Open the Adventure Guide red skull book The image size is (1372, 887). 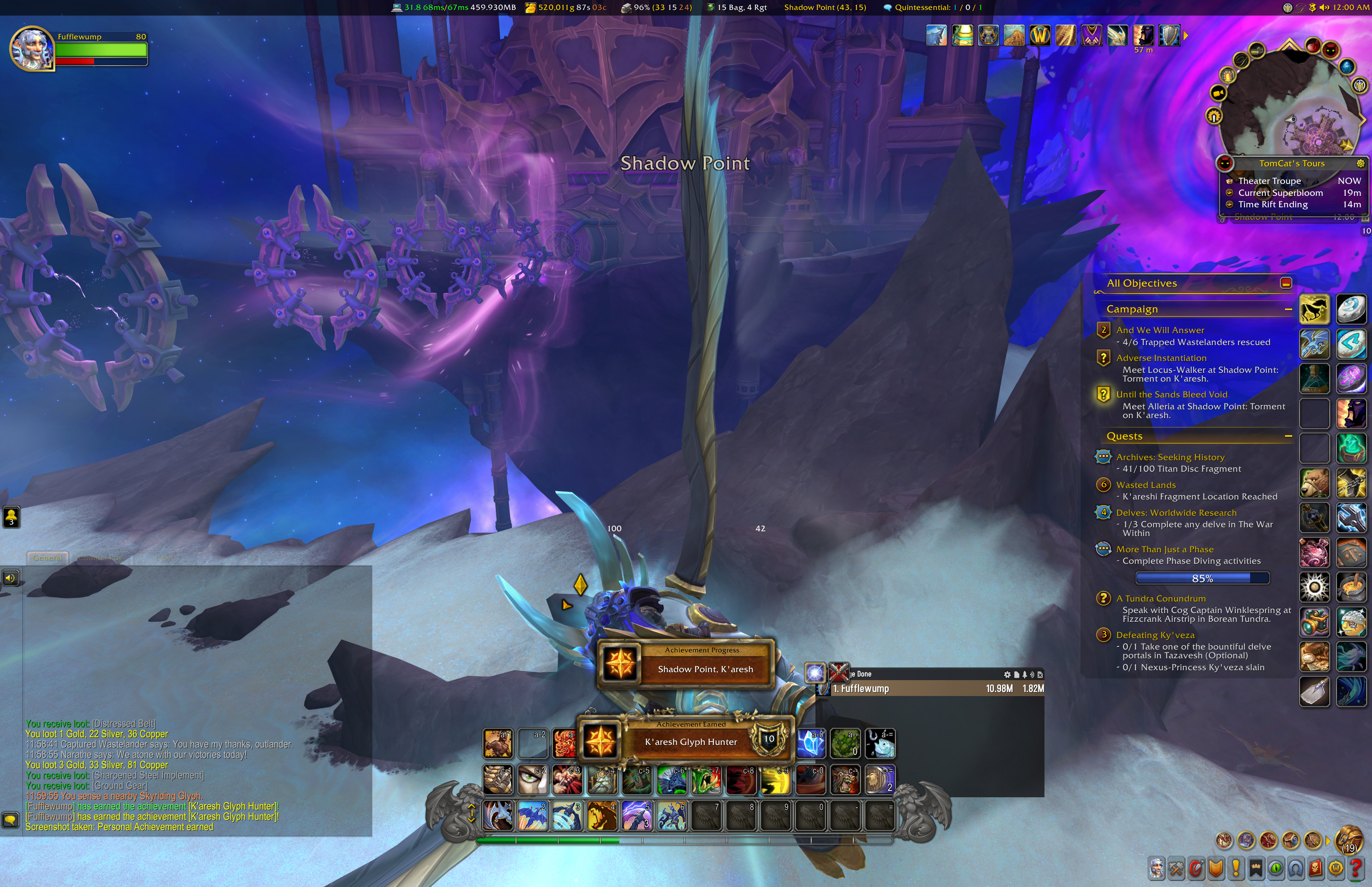pyautogui.click(x=1315, y=868)
